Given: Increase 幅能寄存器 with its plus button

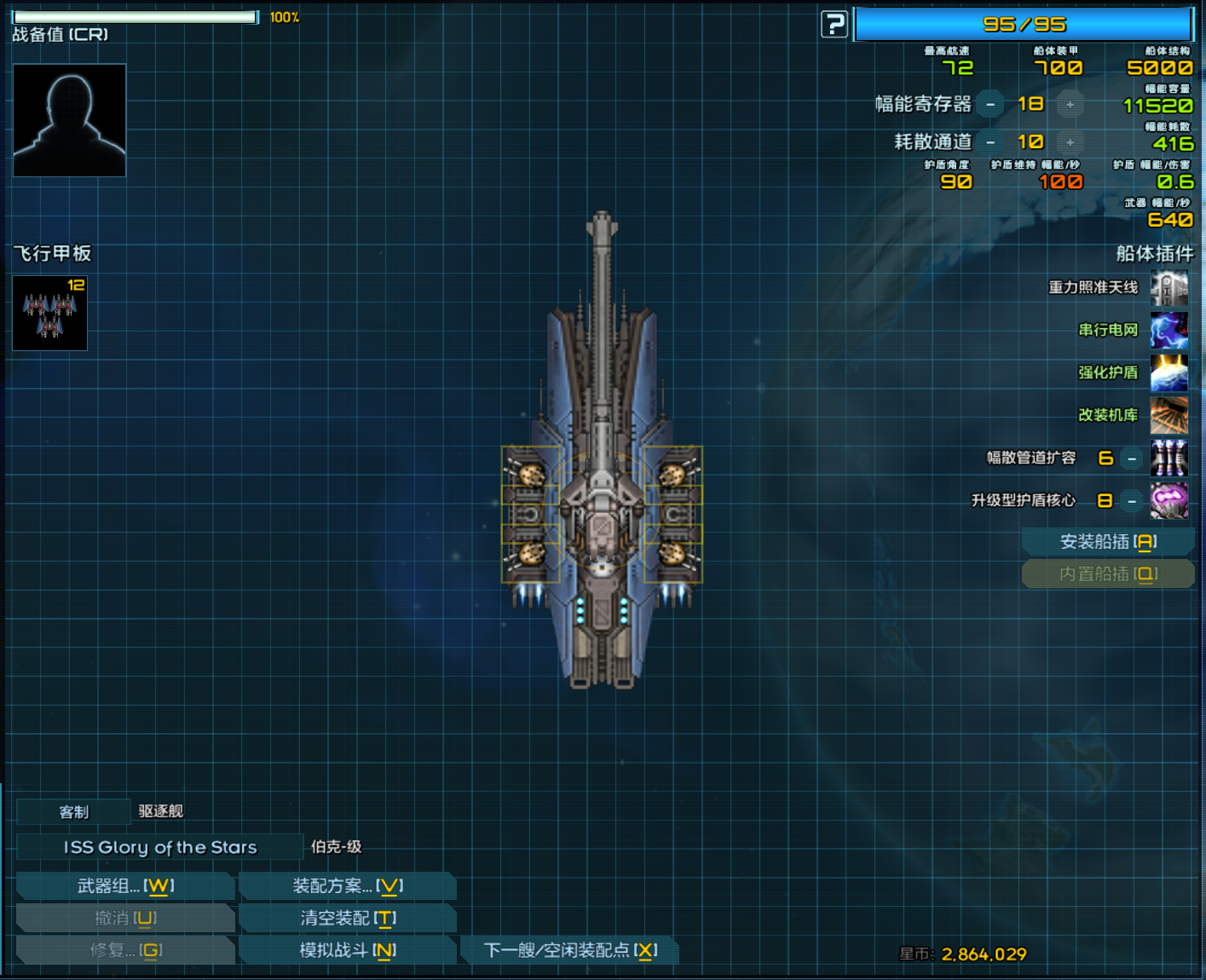Looking at the screenshot, I should pyautogui.click(x=1070, y=104).
